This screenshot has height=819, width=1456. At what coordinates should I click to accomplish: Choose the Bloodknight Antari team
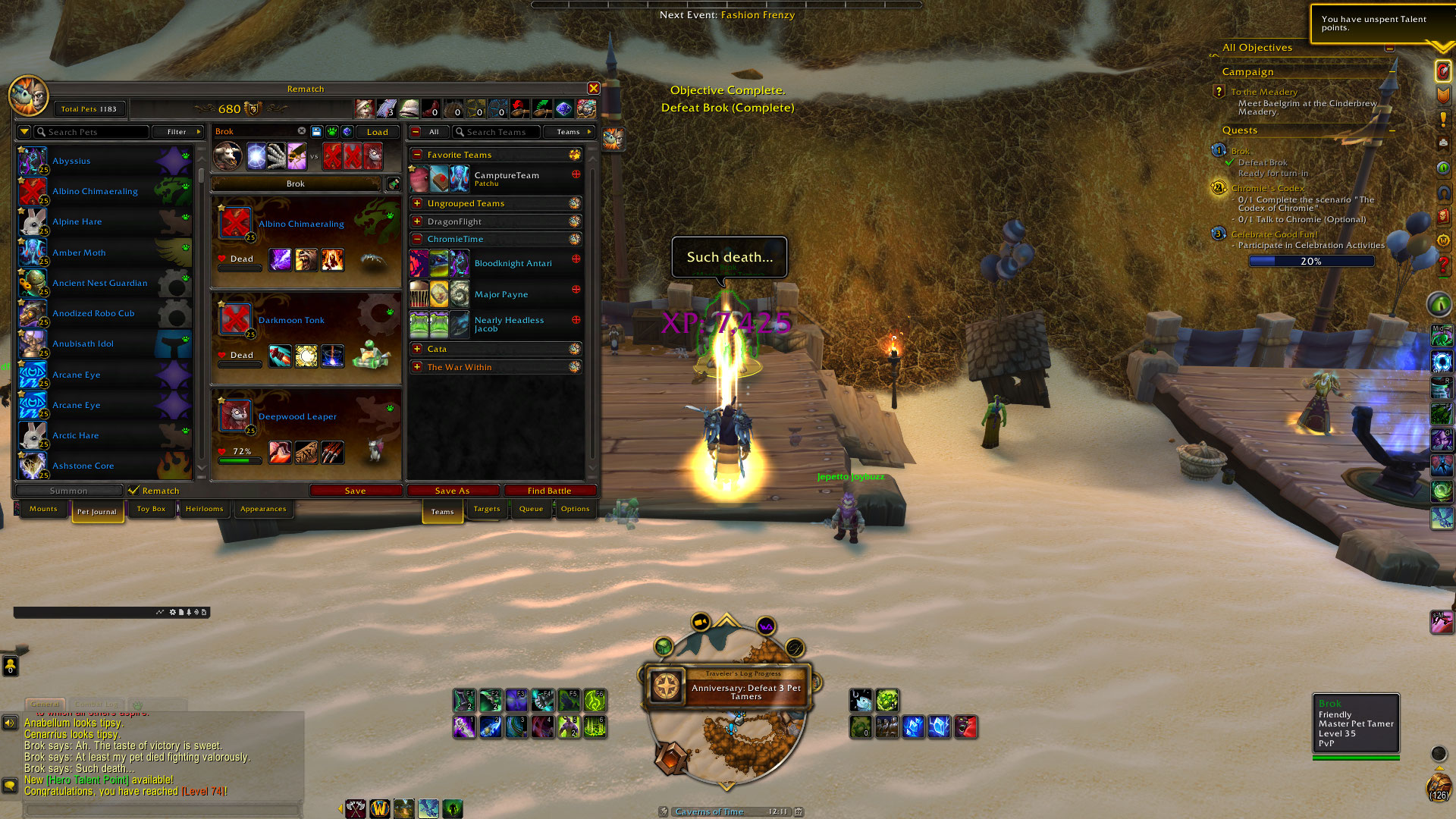coord(513,263)
